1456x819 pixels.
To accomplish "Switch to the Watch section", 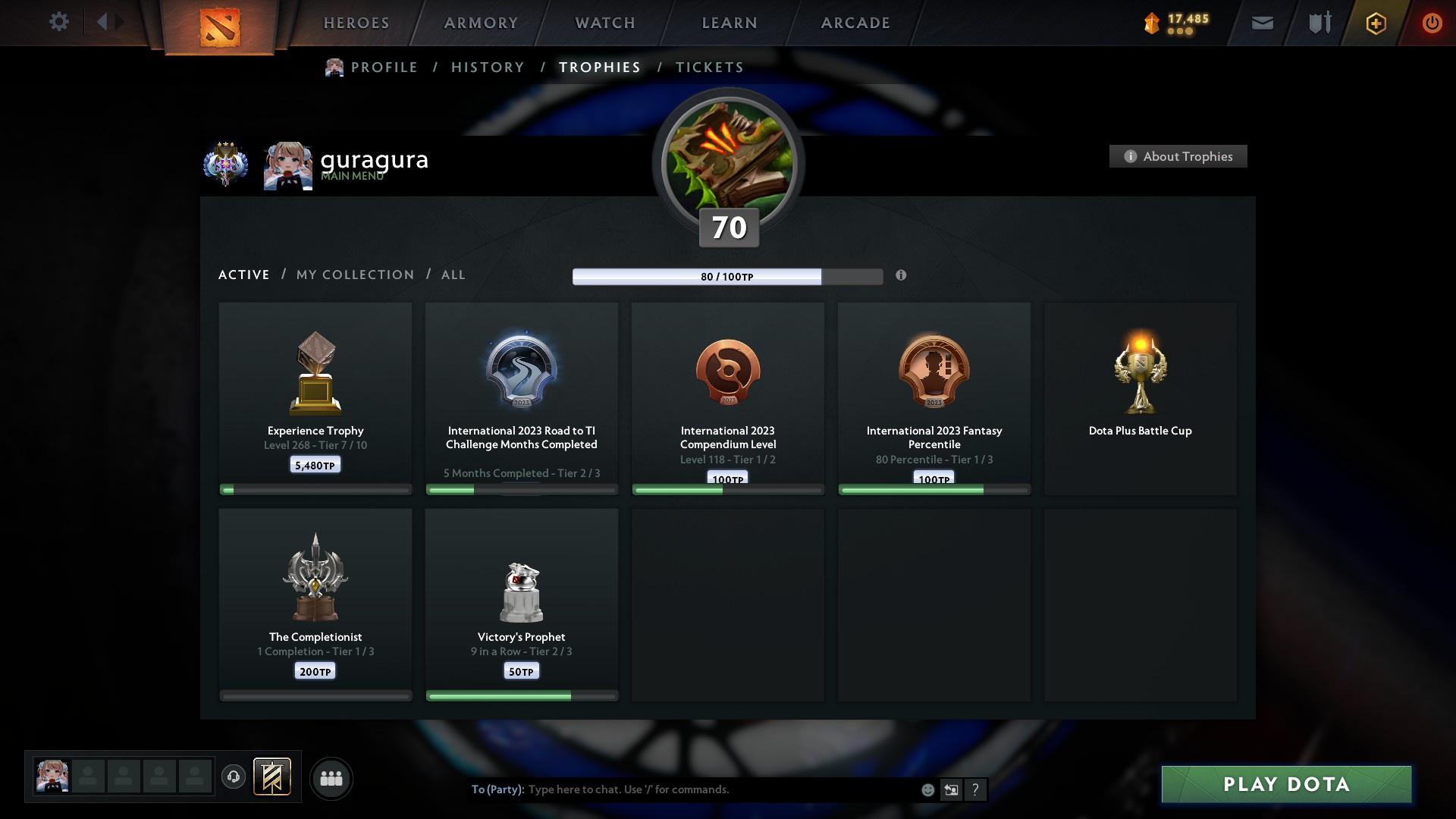I will (x=605, y=23).
